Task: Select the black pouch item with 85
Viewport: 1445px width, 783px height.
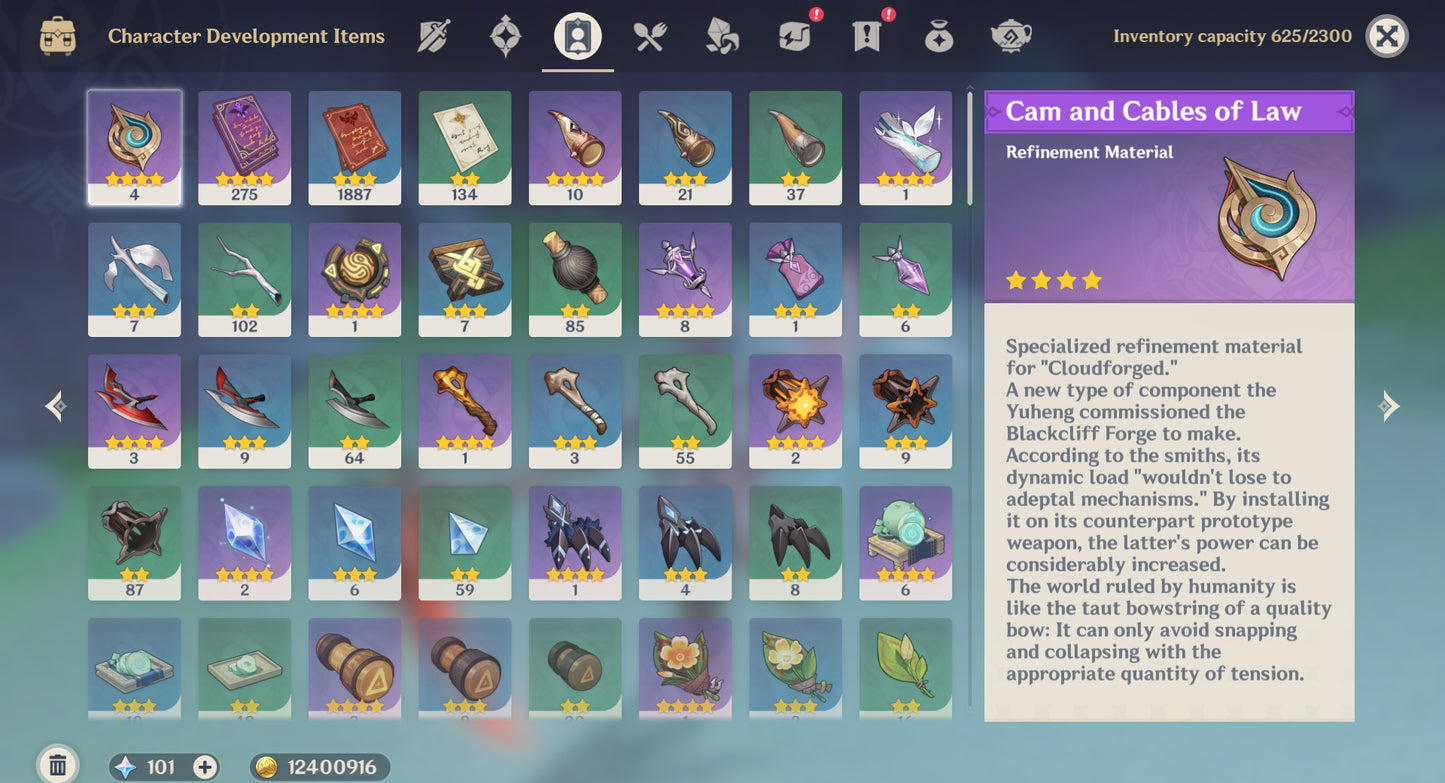Action: 575,279
